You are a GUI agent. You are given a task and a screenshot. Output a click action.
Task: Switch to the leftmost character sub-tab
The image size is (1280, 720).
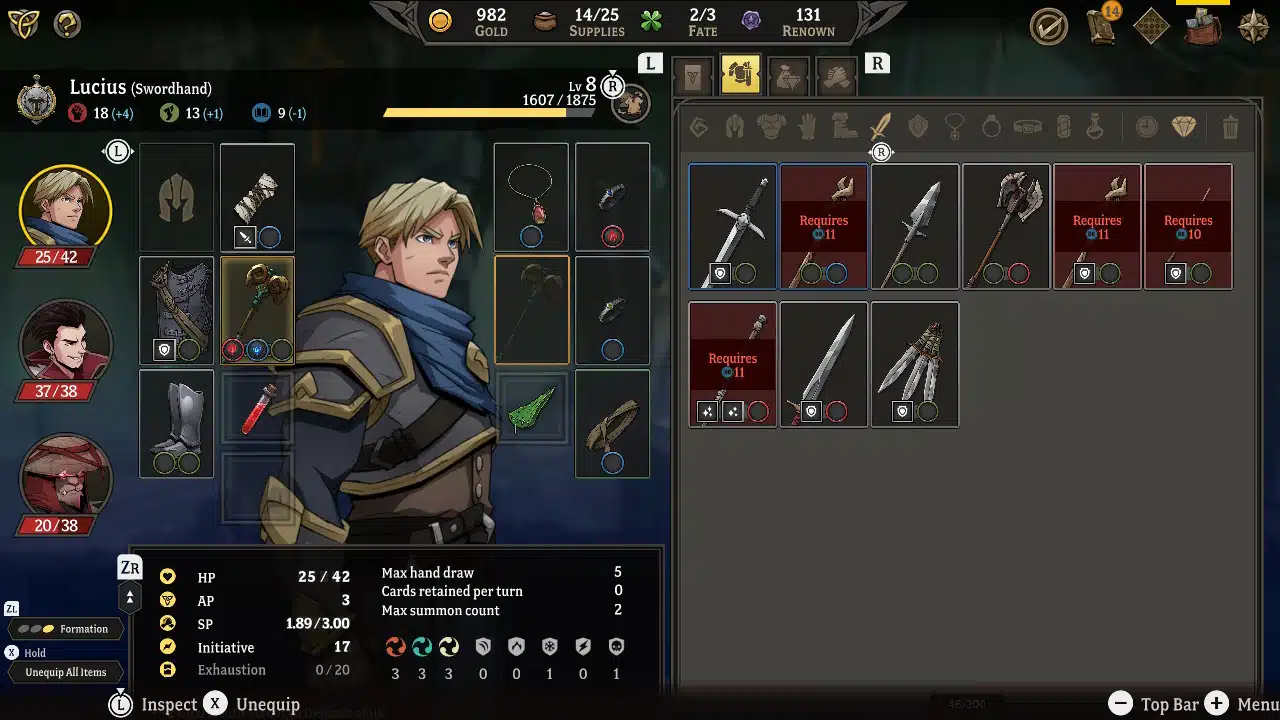[692, 73]
